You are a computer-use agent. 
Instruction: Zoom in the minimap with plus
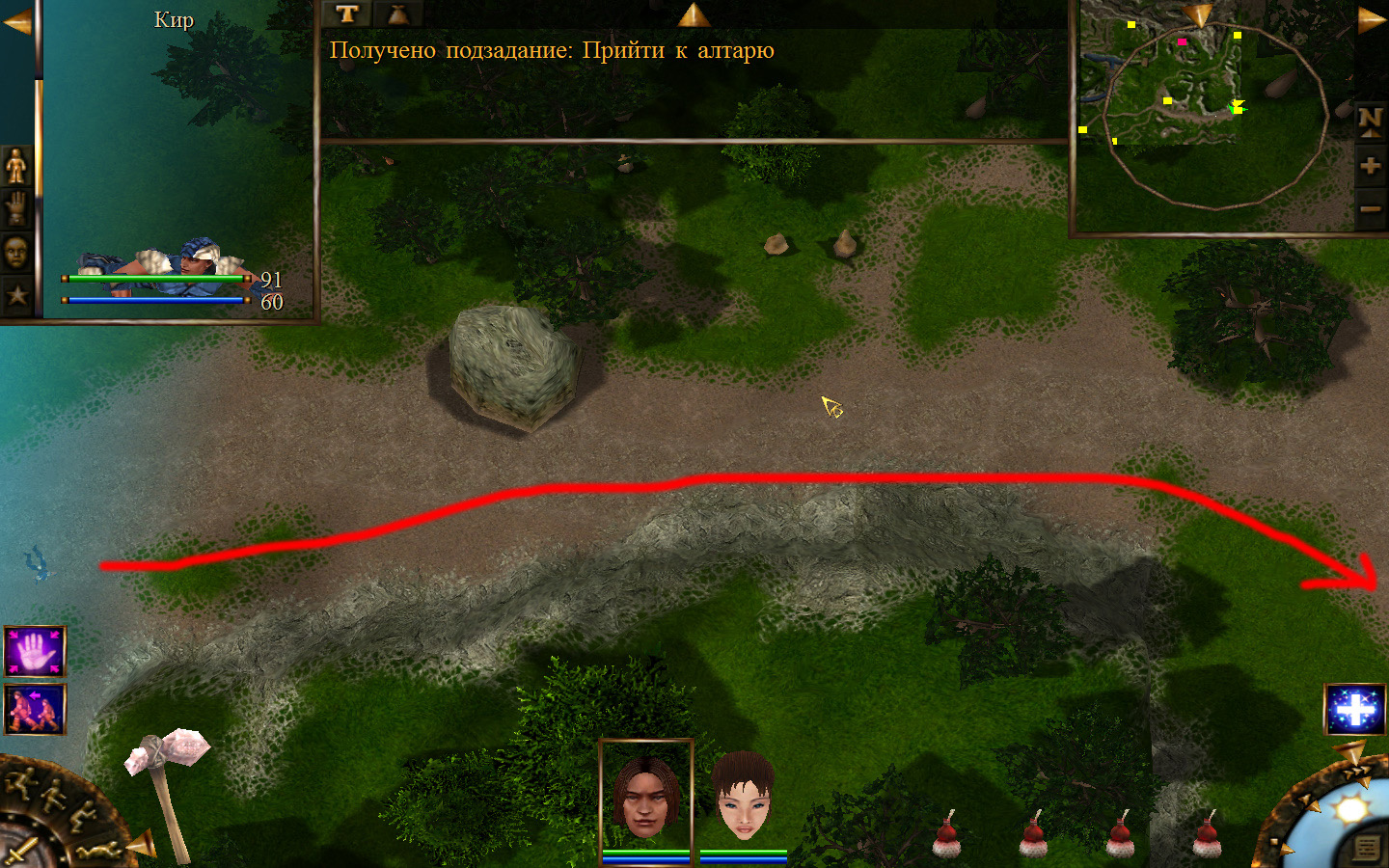click(x=1370, y=166)
